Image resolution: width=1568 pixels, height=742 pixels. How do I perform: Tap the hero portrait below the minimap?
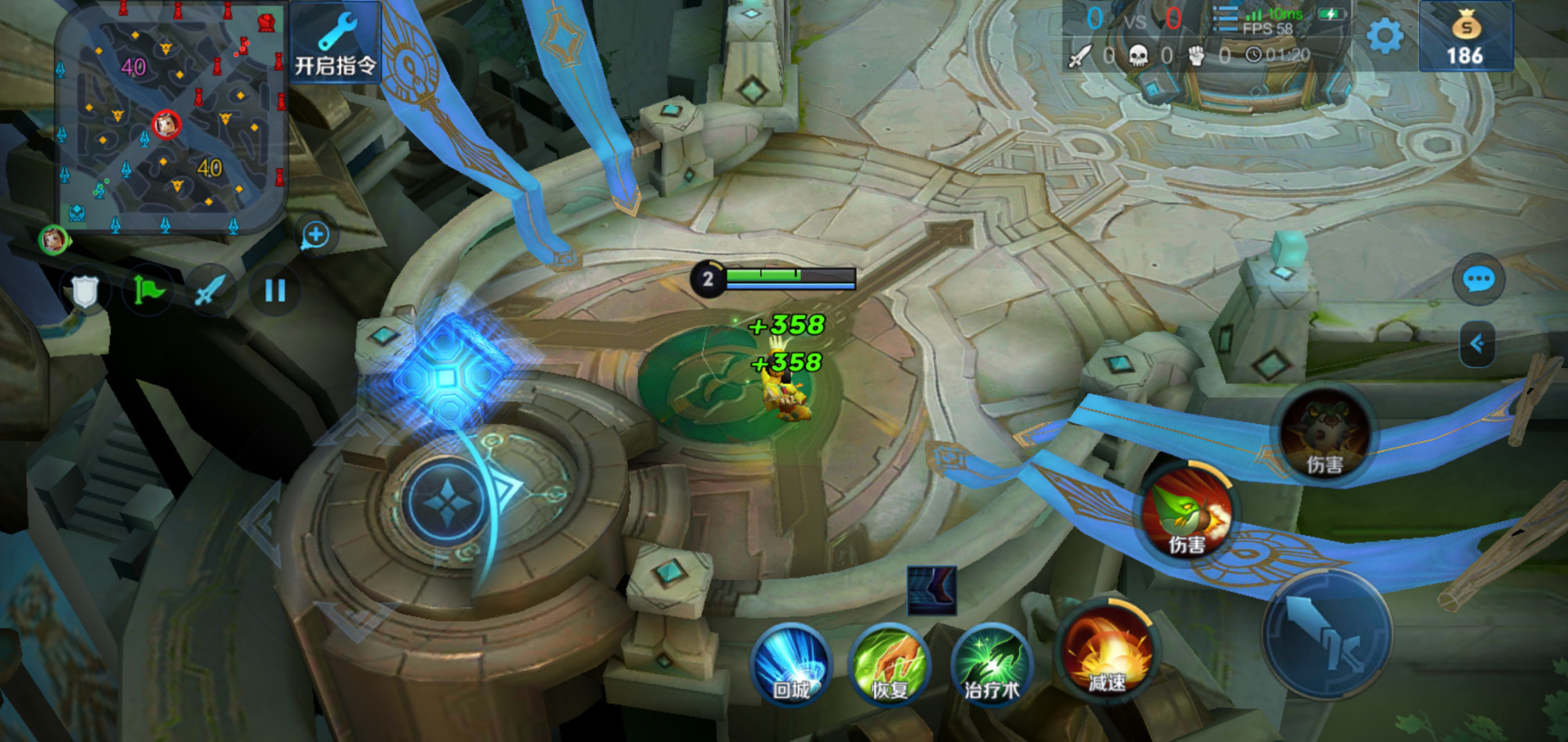click(53, 239)
